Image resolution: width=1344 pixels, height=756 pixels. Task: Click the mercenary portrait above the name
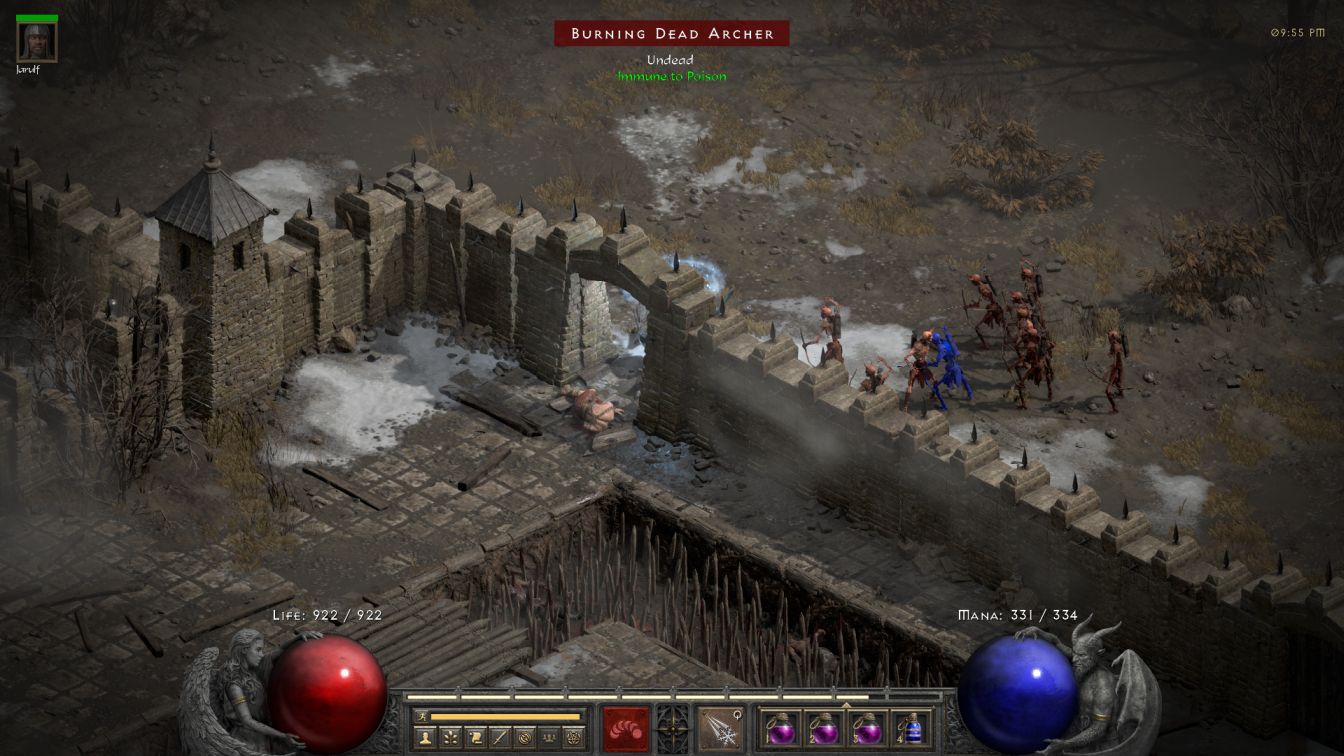37,41
